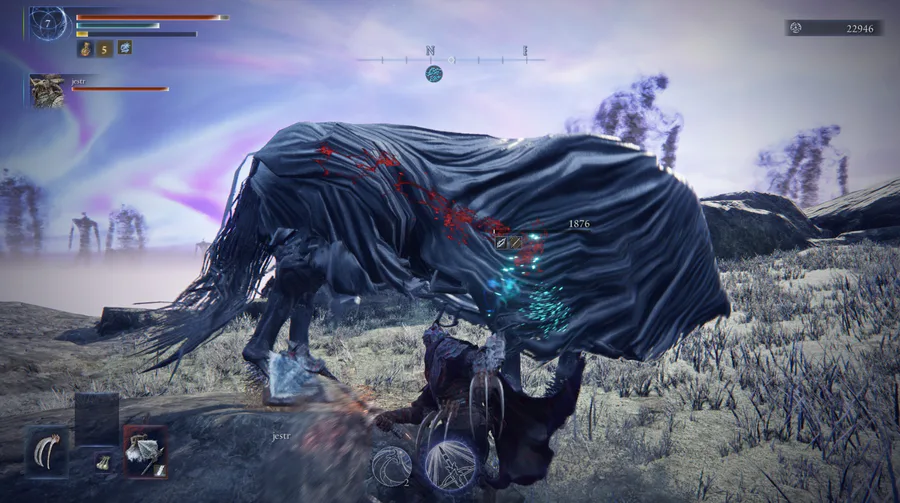Click the orange flask icon
Viewport: 900px width, 503px height.
86,47
